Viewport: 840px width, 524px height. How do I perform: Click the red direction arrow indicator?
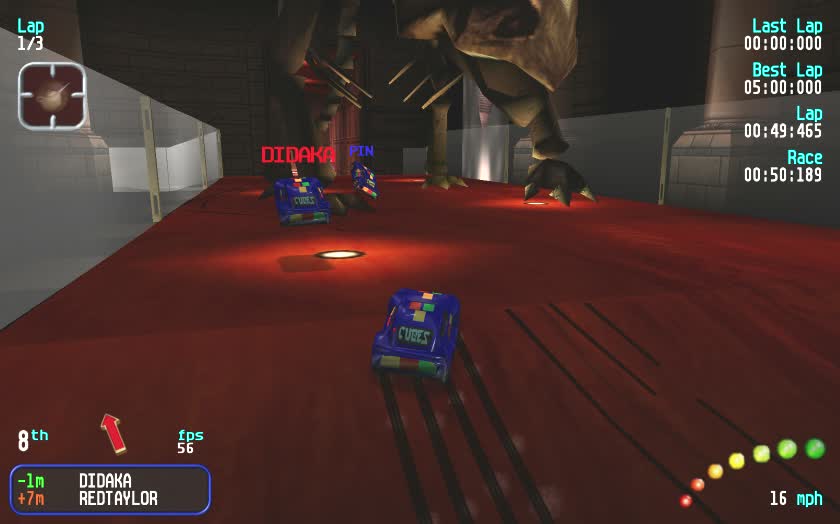tap(113, 433)
